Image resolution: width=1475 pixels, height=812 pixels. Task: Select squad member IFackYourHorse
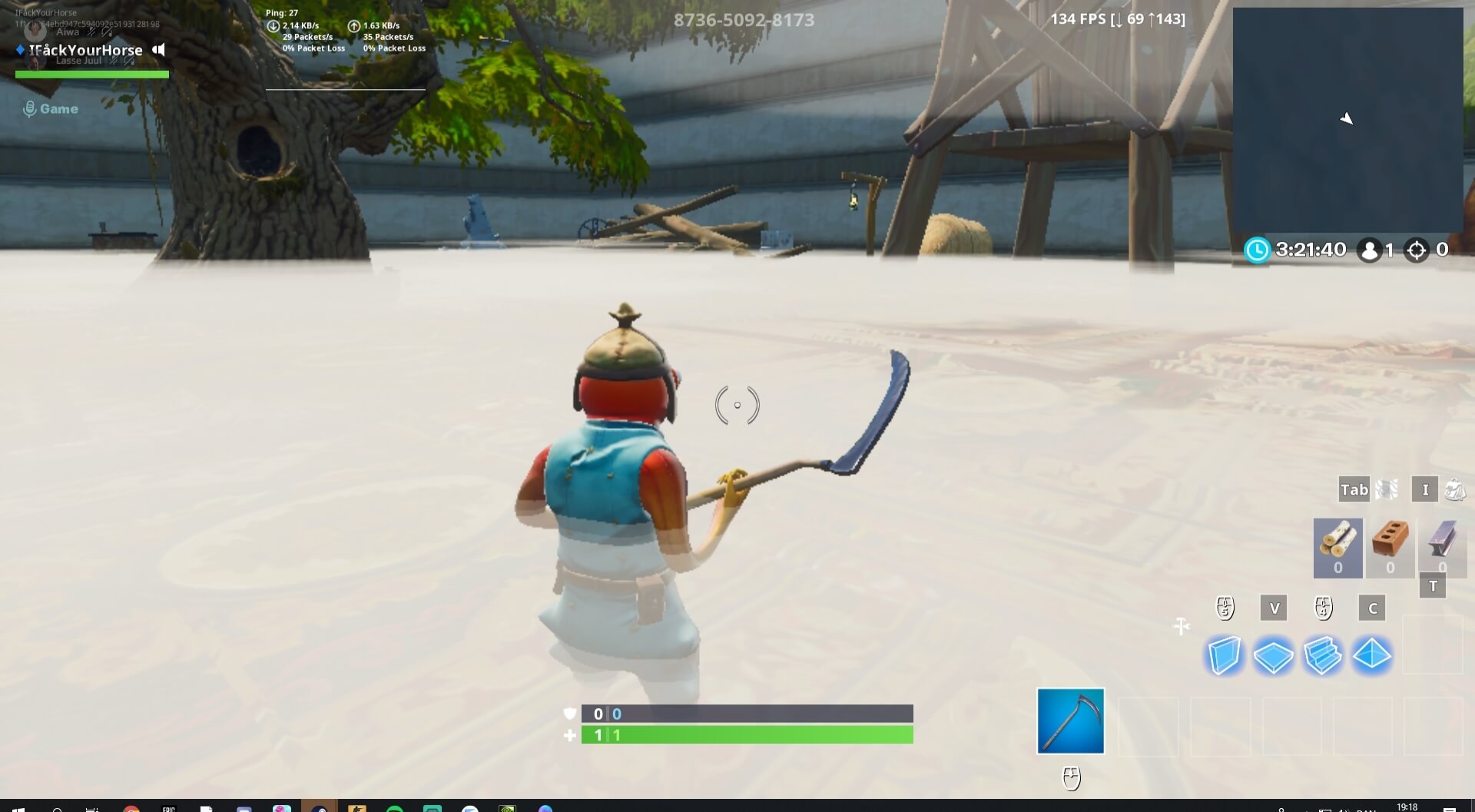pos(85,51)
